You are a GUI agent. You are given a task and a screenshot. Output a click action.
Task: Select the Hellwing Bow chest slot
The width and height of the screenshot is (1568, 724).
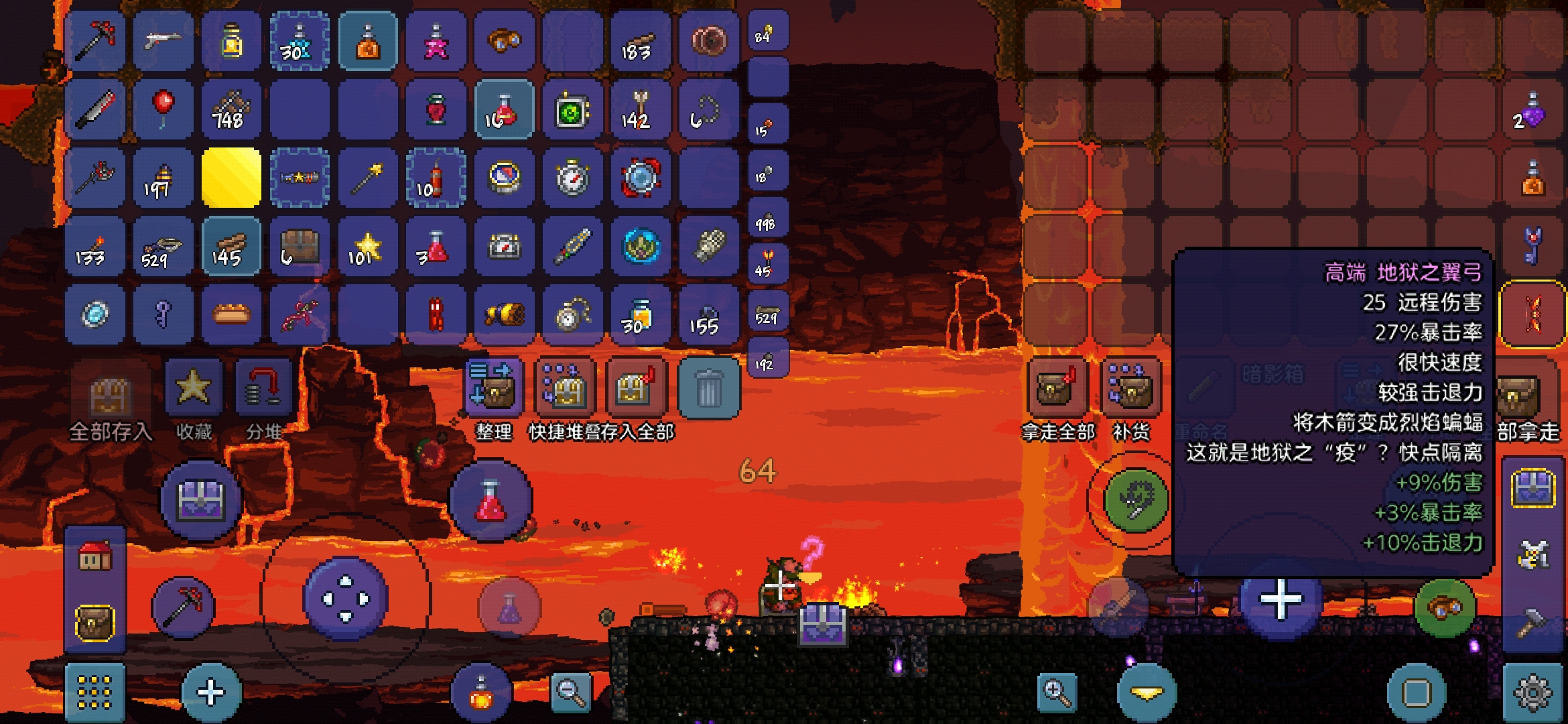[x=1532, y=314]
